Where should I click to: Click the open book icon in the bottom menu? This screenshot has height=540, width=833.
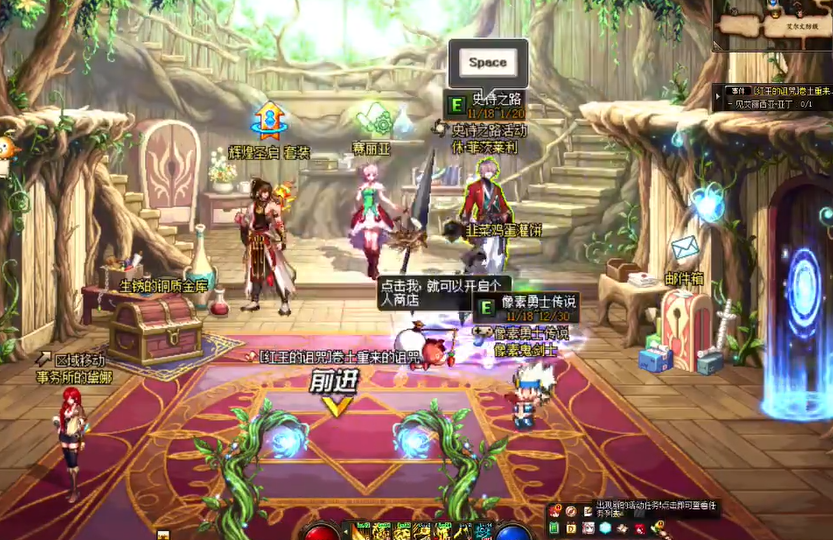(x=622, y=527)
